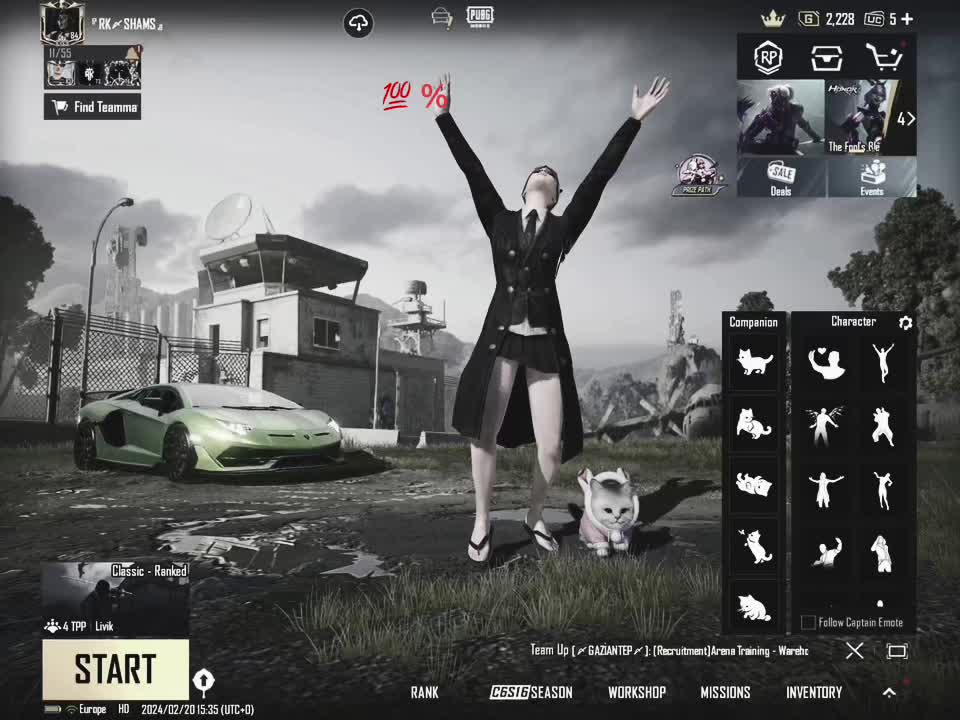Open the shopping cart store
This screenshot has height=720, width=960.
tap(883, 57)
